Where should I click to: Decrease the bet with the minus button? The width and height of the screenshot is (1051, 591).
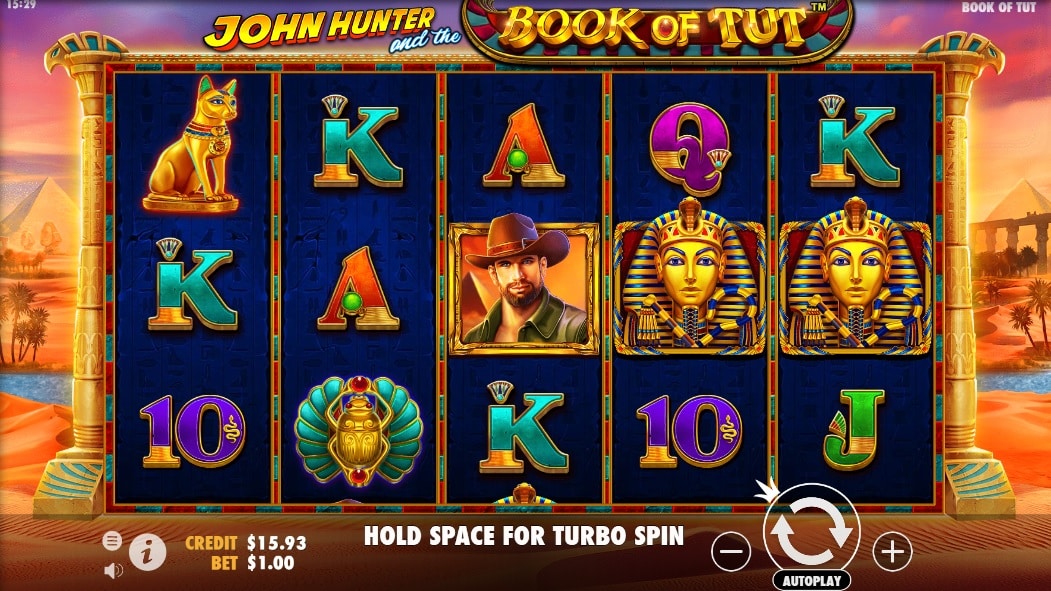click(x=732, y=550)
